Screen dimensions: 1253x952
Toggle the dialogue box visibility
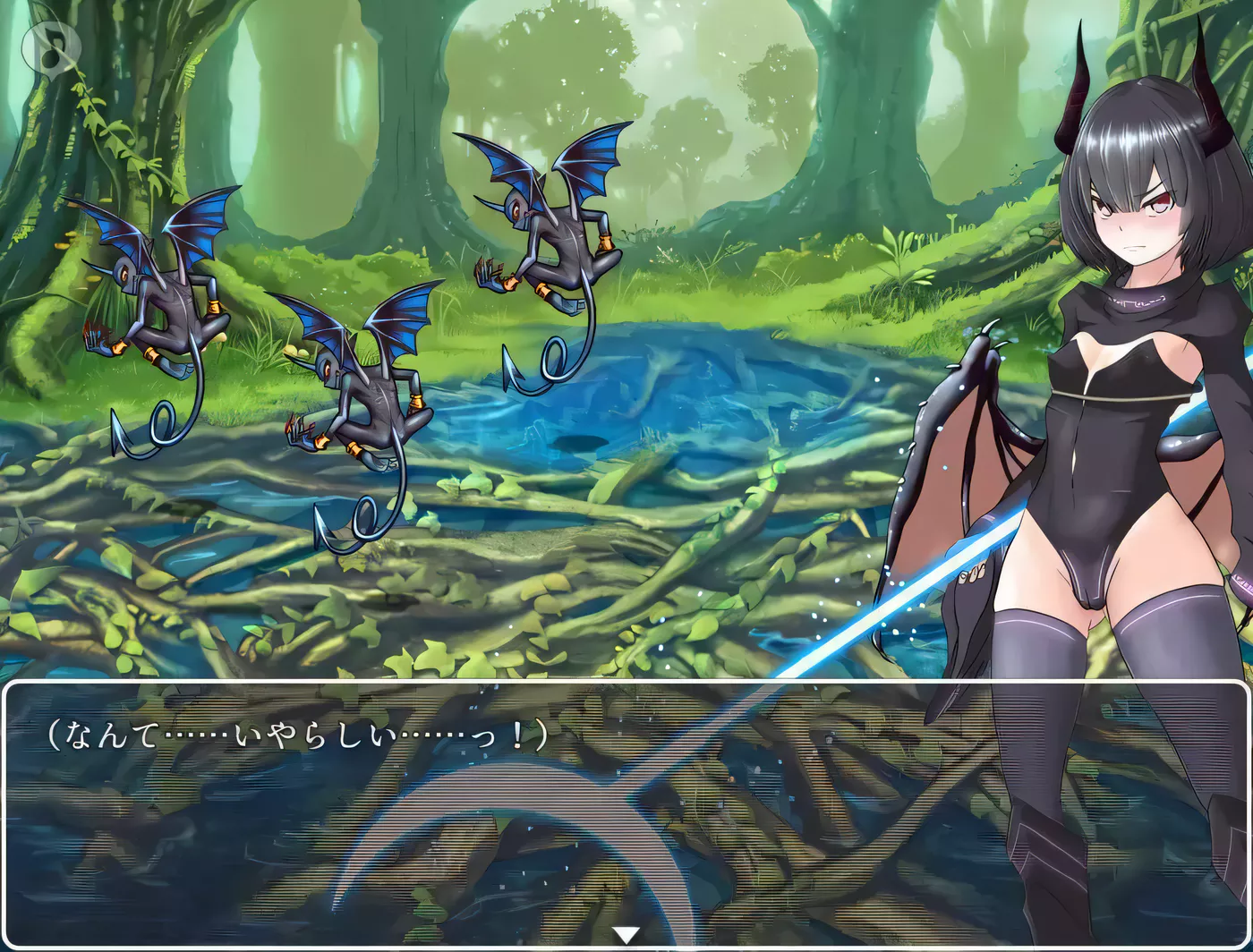coord(626,805)
